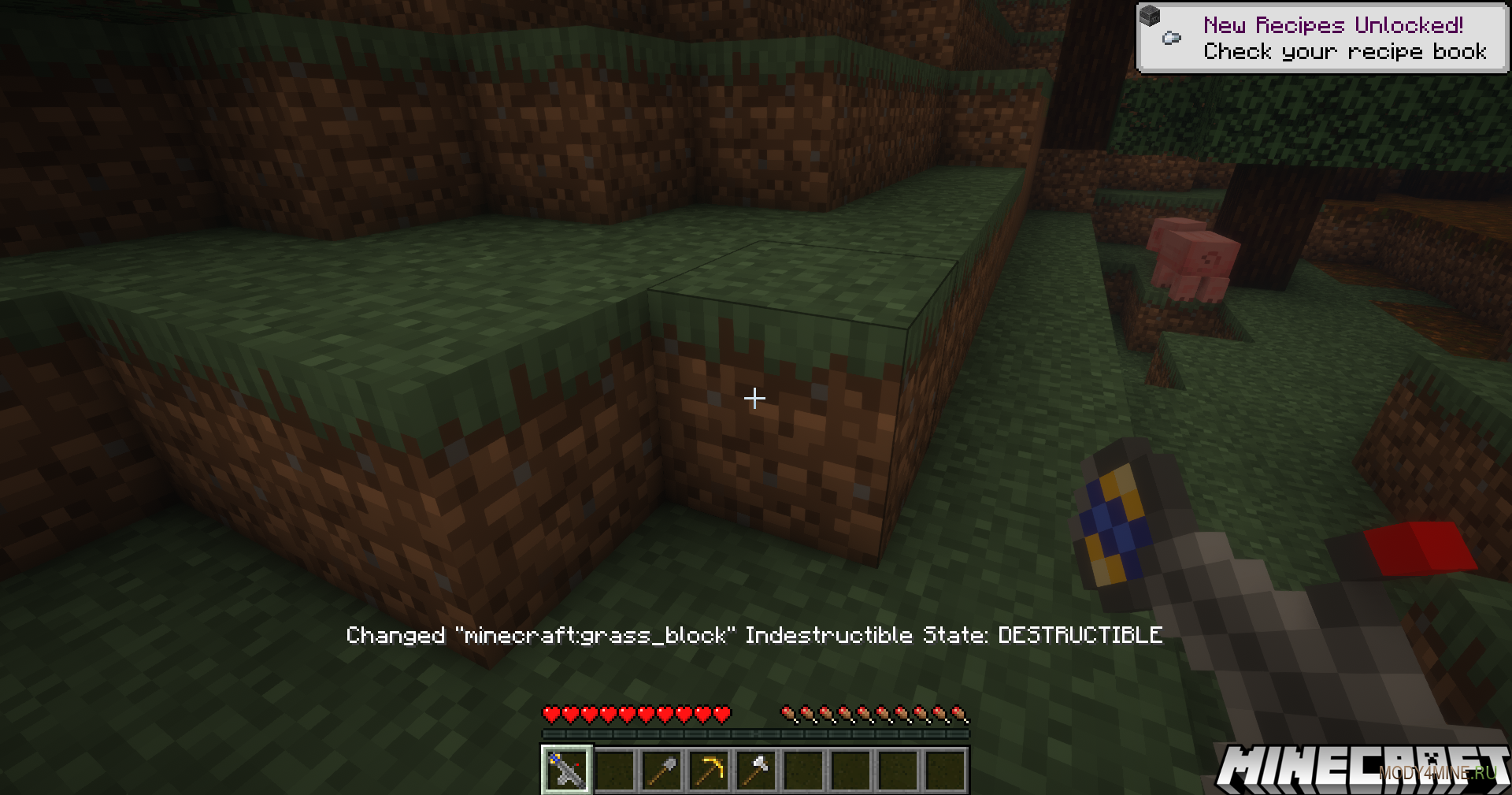Choose the golden pickaxe in the hotbar
This screenshot has height=795, width=1512.
click(709, 770)
